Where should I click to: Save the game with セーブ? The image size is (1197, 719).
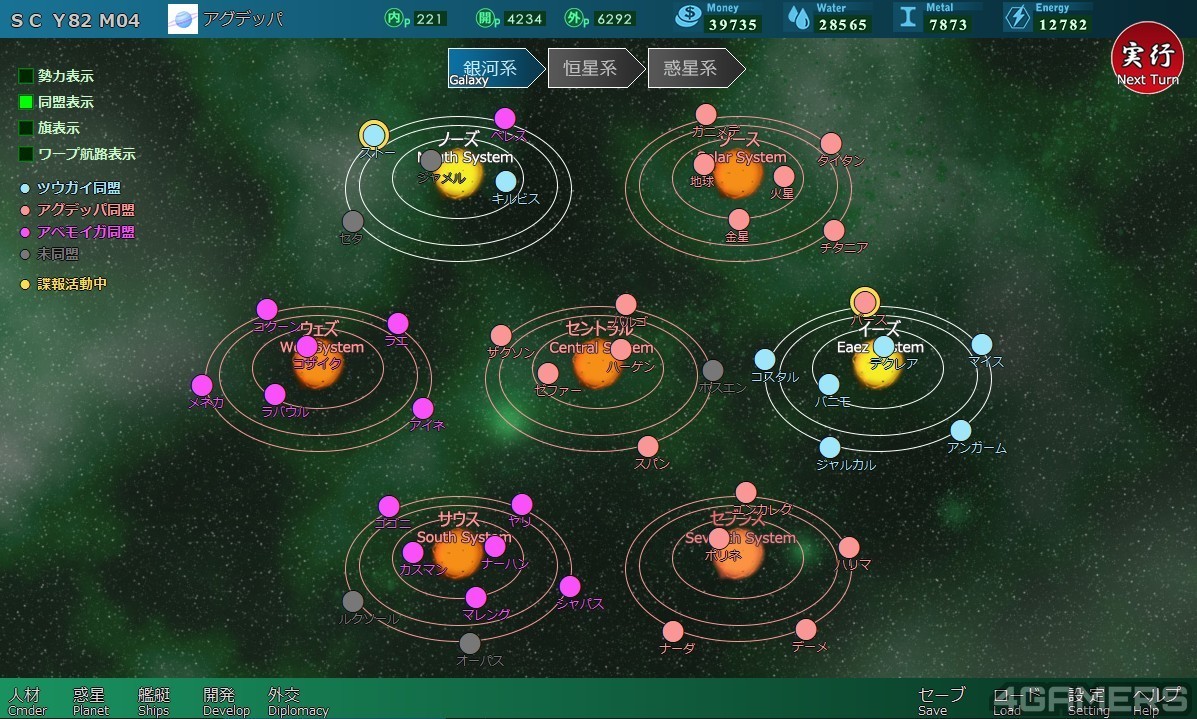click(941, 701)
